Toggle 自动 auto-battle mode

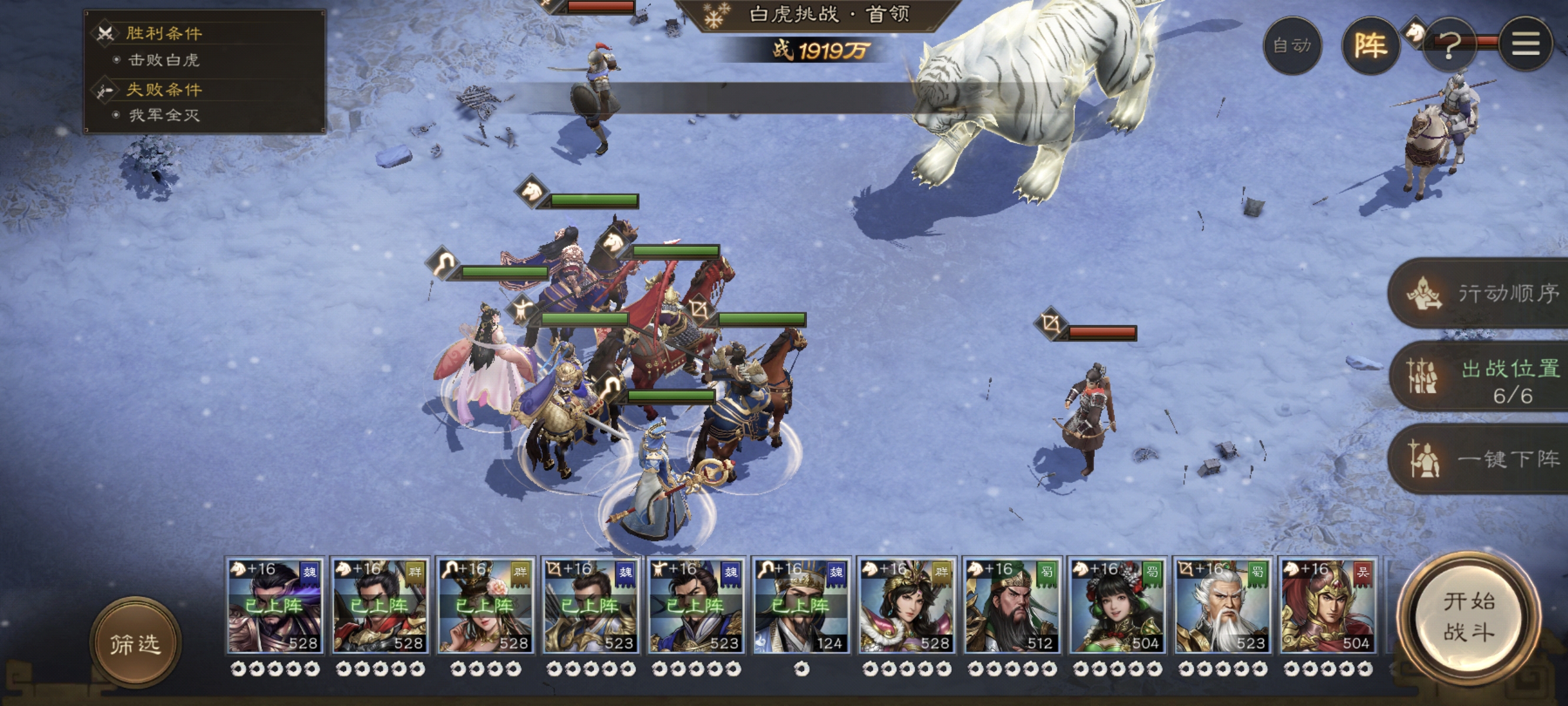click(1291, 46)
